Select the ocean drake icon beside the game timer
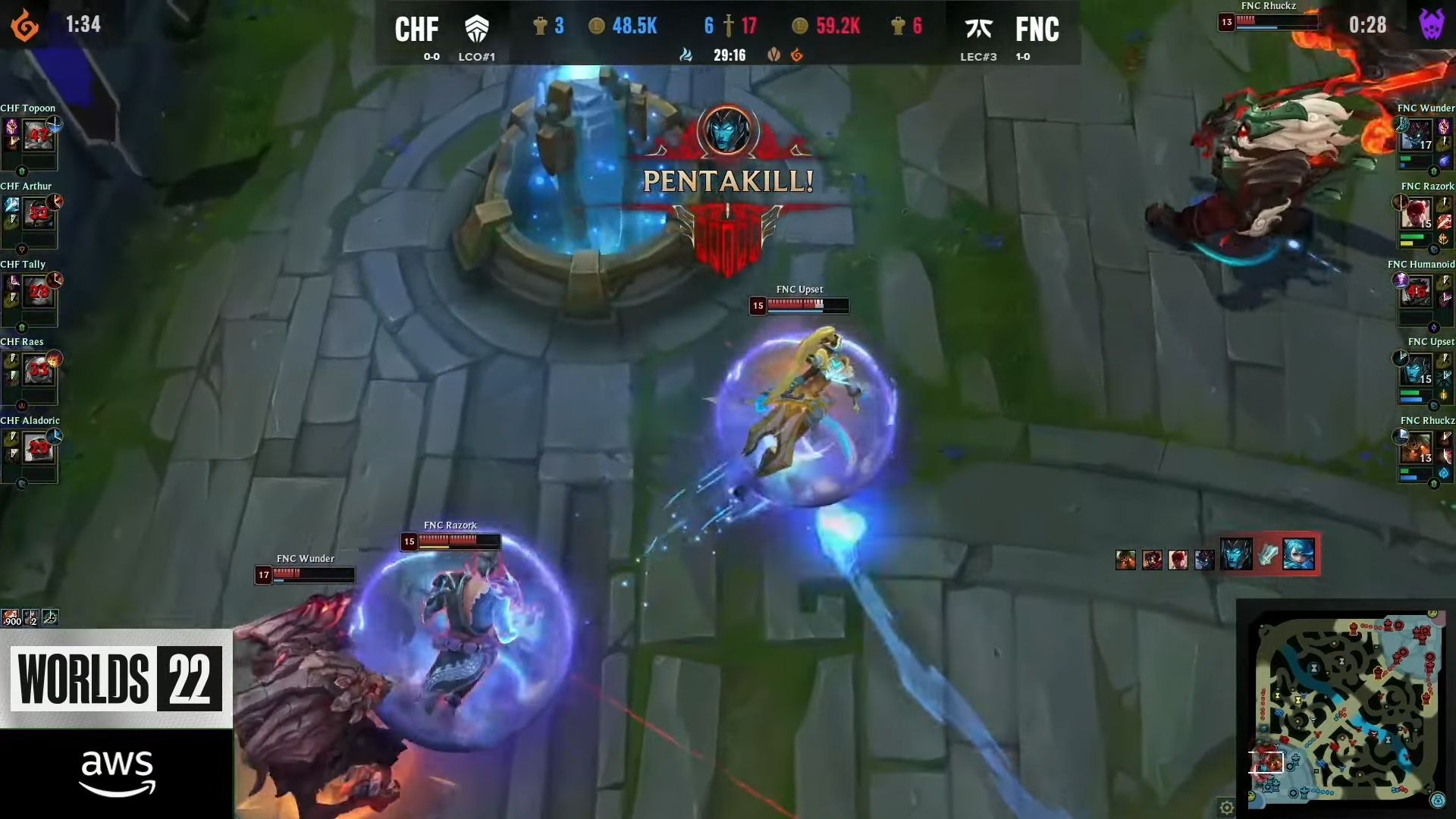Viewport: 1456px width, 819px height. [x=686, y=55]
